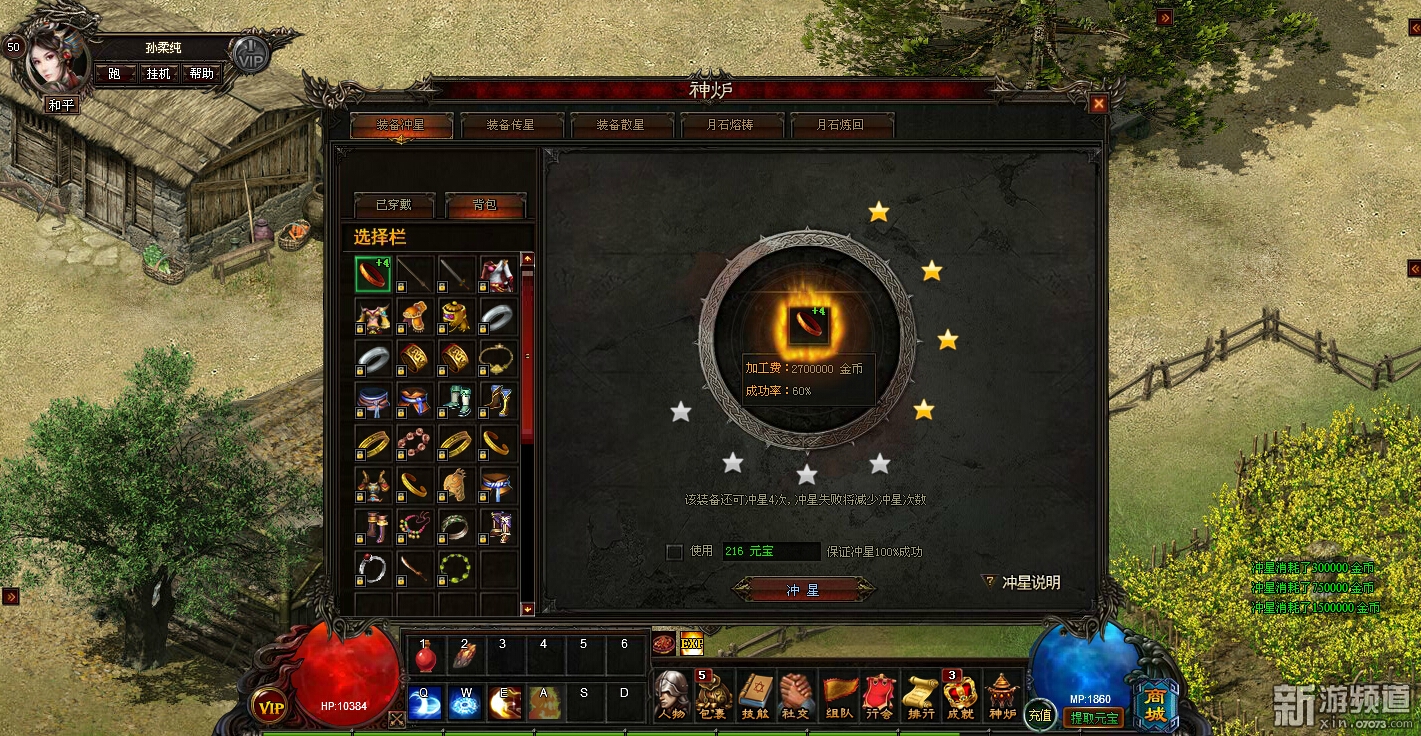
Task: Close the 神炉 forge window
Action: tap(1099, 104)
